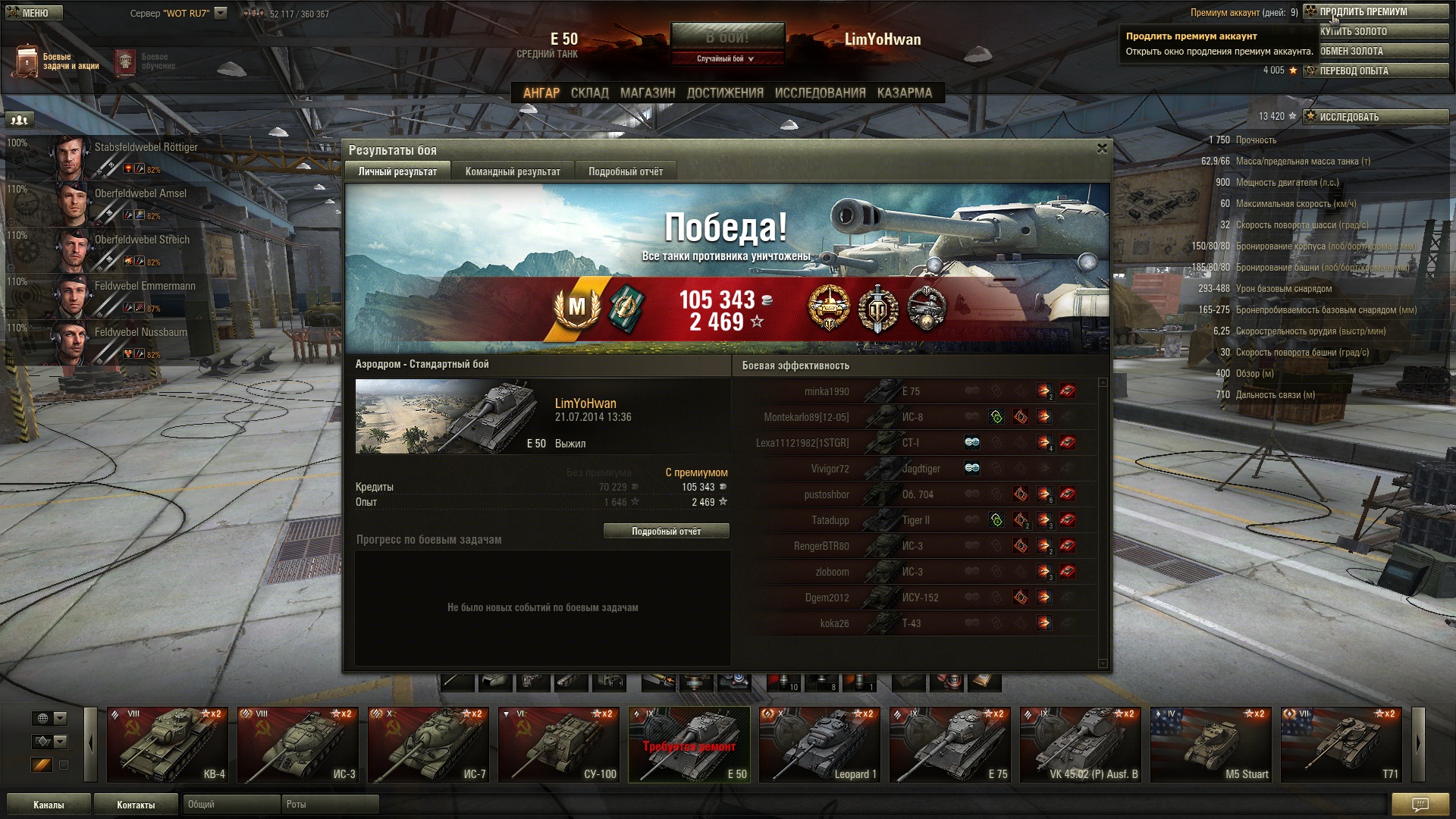
Task: Click the Подробный отчёт button under credits
Action: (666, 532)
